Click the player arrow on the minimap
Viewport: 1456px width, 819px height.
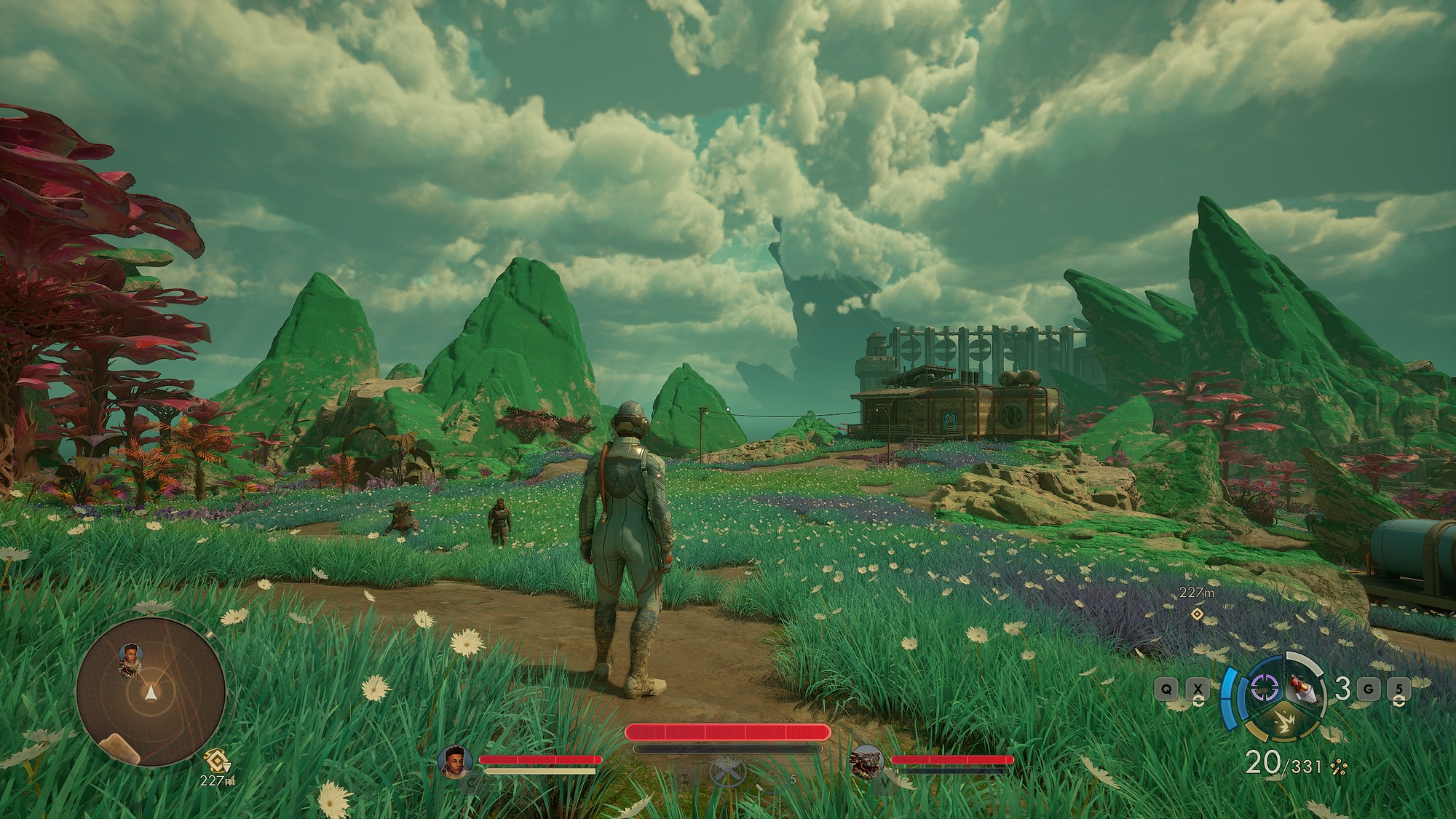coord(151,692)
